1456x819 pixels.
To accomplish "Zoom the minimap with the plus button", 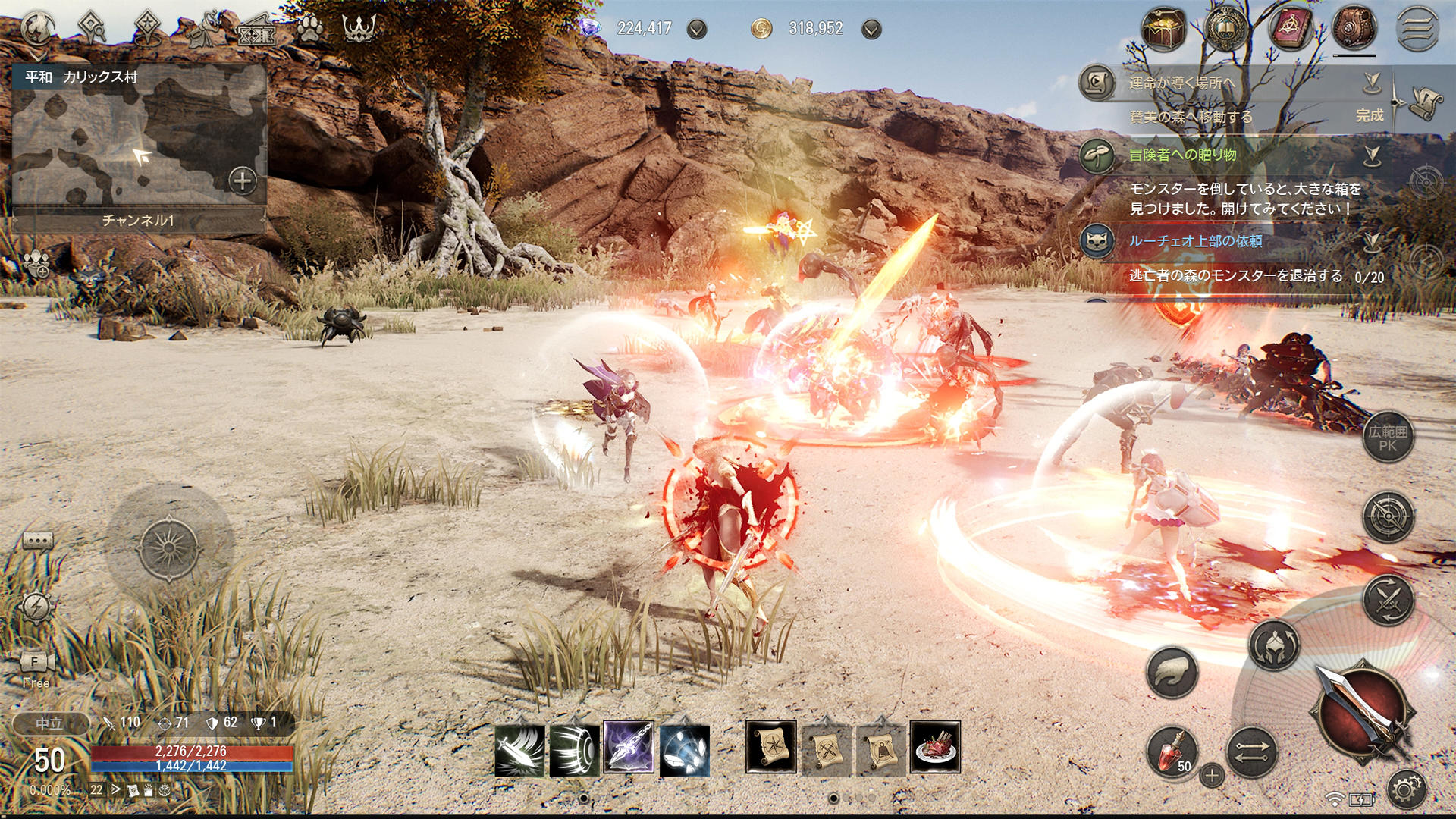I will pyautogui.click(x=241, y=182).
